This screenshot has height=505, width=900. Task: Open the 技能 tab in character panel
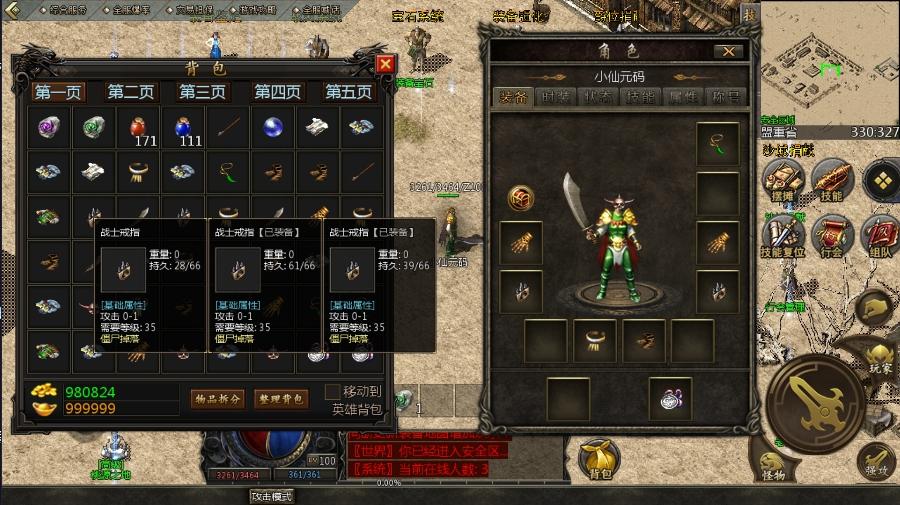[x=639, y=97]
